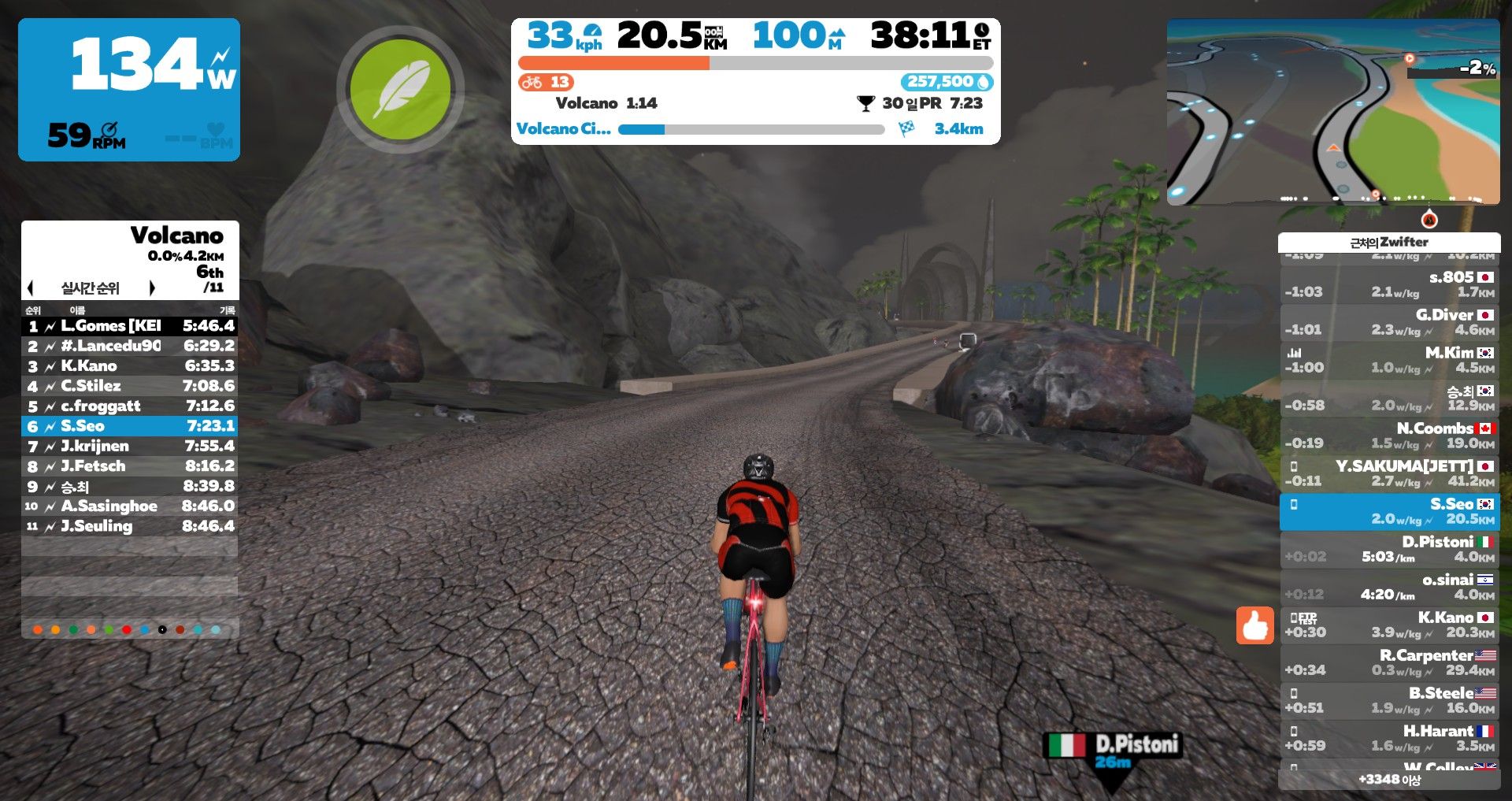Choose C.Stilez in the segment rankings
Viewport: 1512px width, 801px height.
pyautogui.click(x=130, y=386)
